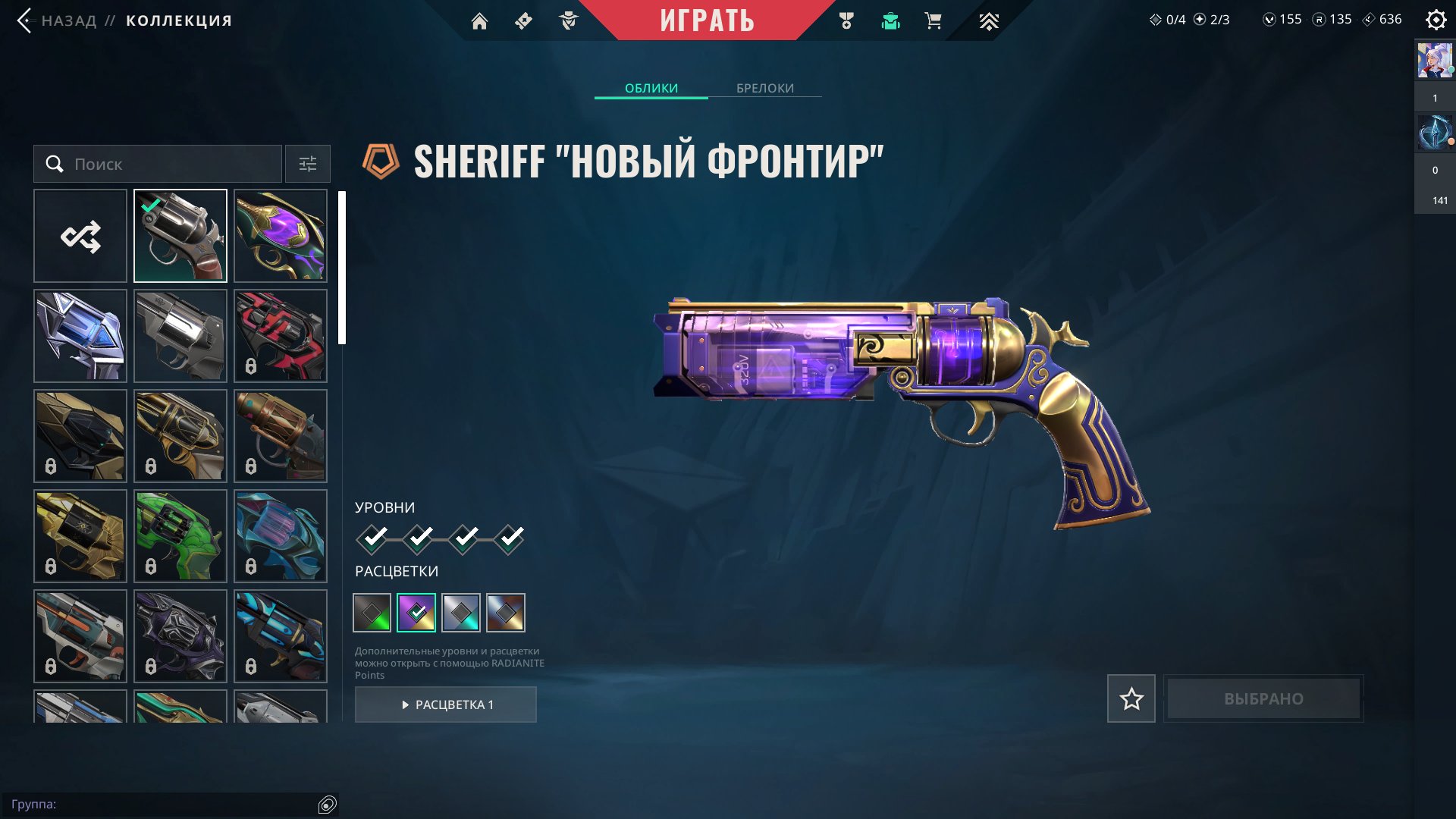Open the Career medal icon
The width and height of the screenshot is (1456, 819).
[x=848, y=20]
